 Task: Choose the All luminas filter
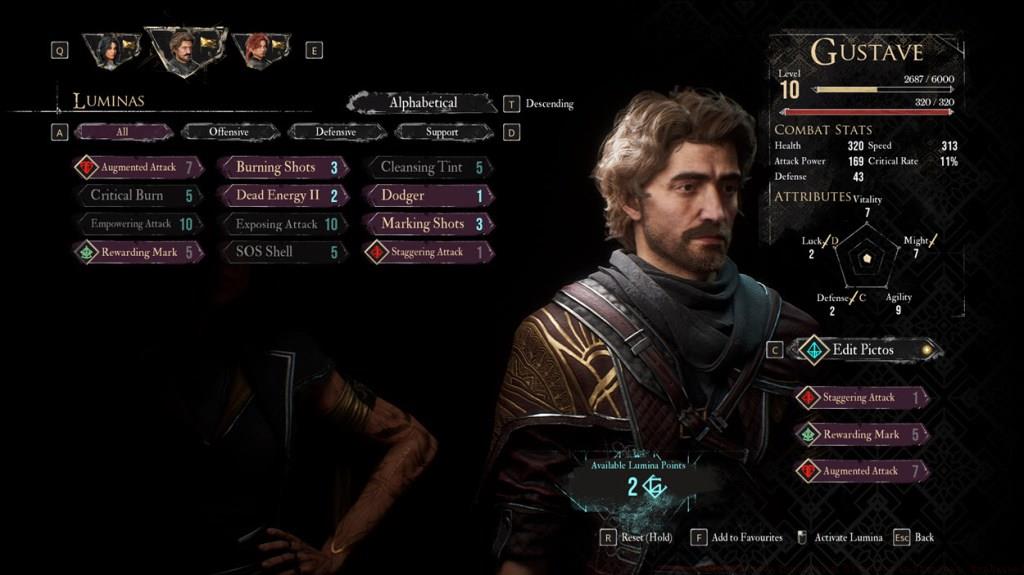123,132
